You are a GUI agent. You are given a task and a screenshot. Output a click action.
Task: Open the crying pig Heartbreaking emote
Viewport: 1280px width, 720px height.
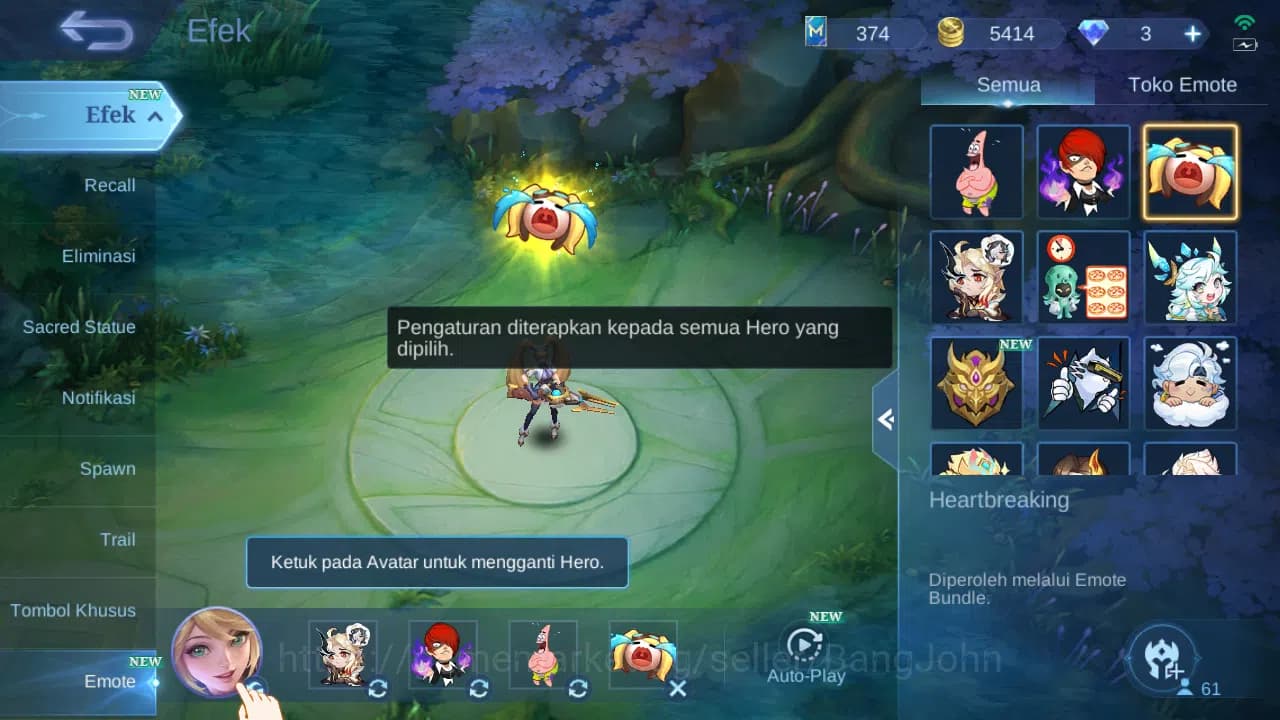pos(1190,172)
